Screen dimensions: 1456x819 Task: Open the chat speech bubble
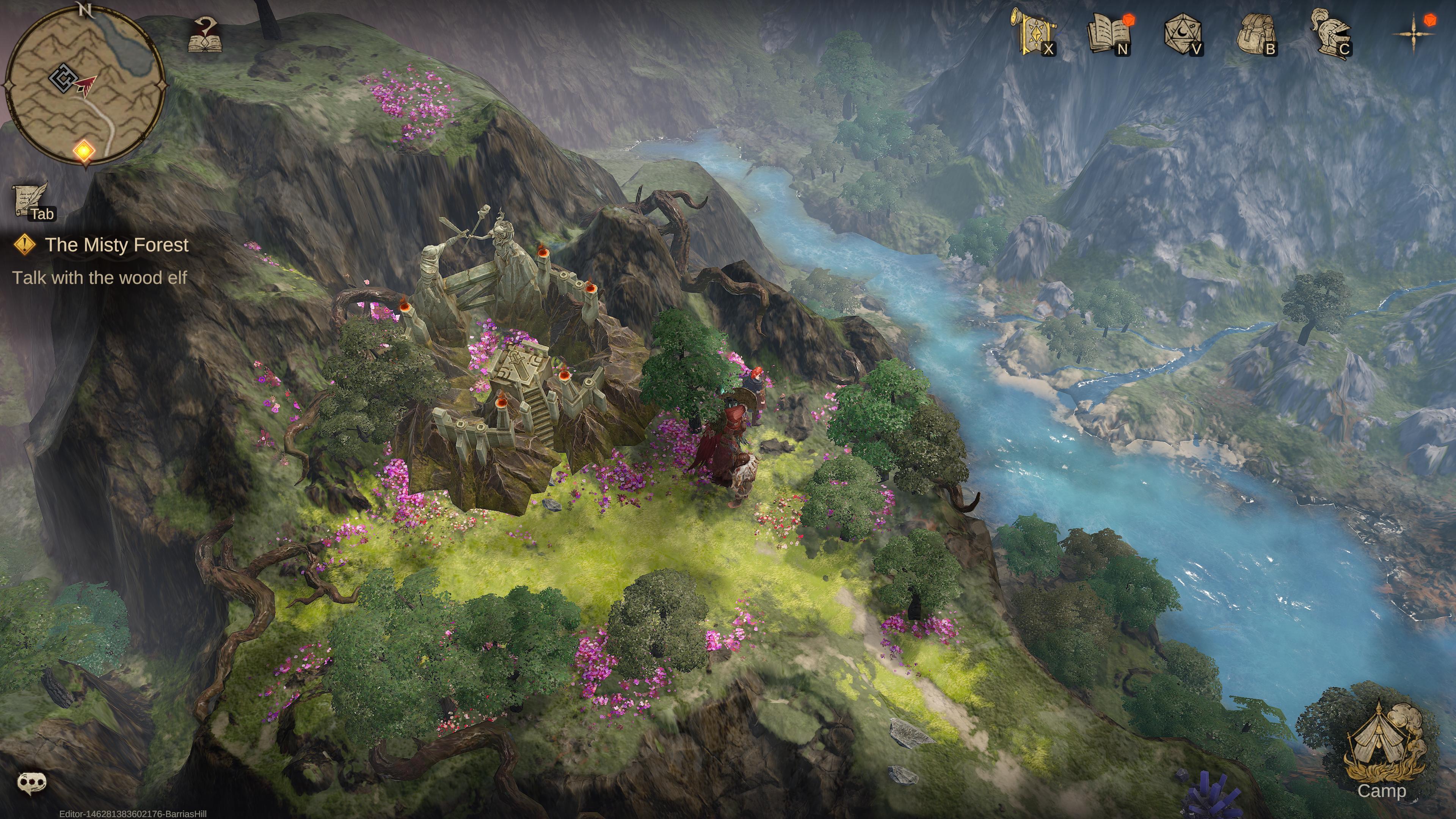pos(31,782)
